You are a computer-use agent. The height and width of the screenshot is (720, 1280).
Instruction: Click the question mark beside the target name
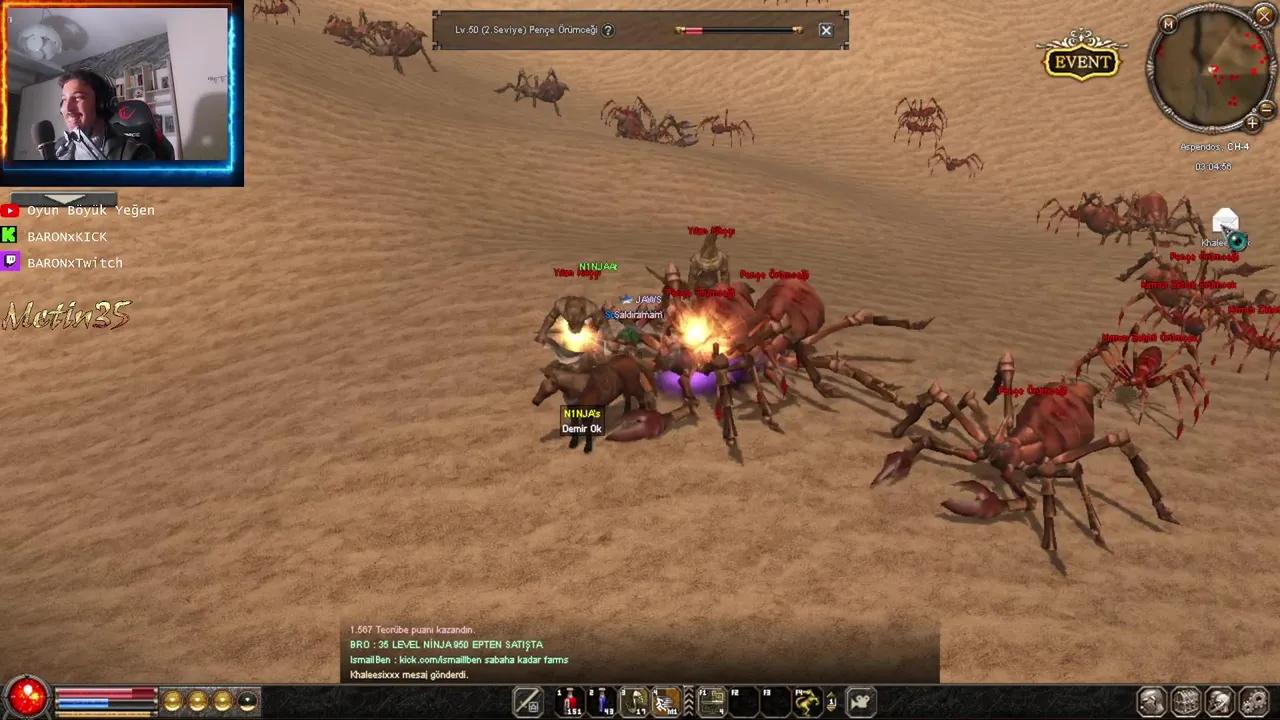pyautogui.click(x=608, y=30)
